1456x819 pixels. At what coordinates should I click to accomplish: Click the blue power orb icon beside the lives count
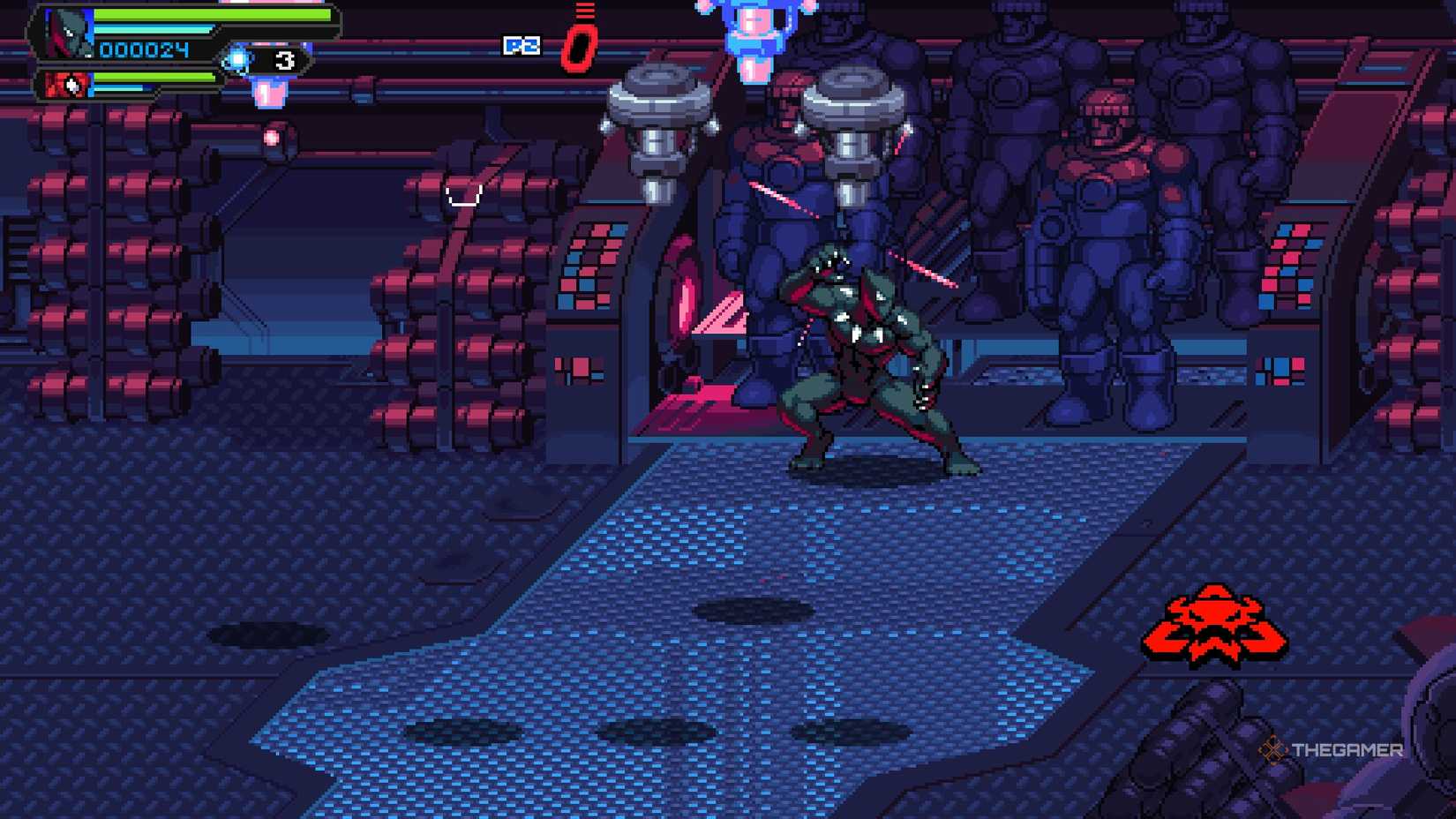coord(236,58)
